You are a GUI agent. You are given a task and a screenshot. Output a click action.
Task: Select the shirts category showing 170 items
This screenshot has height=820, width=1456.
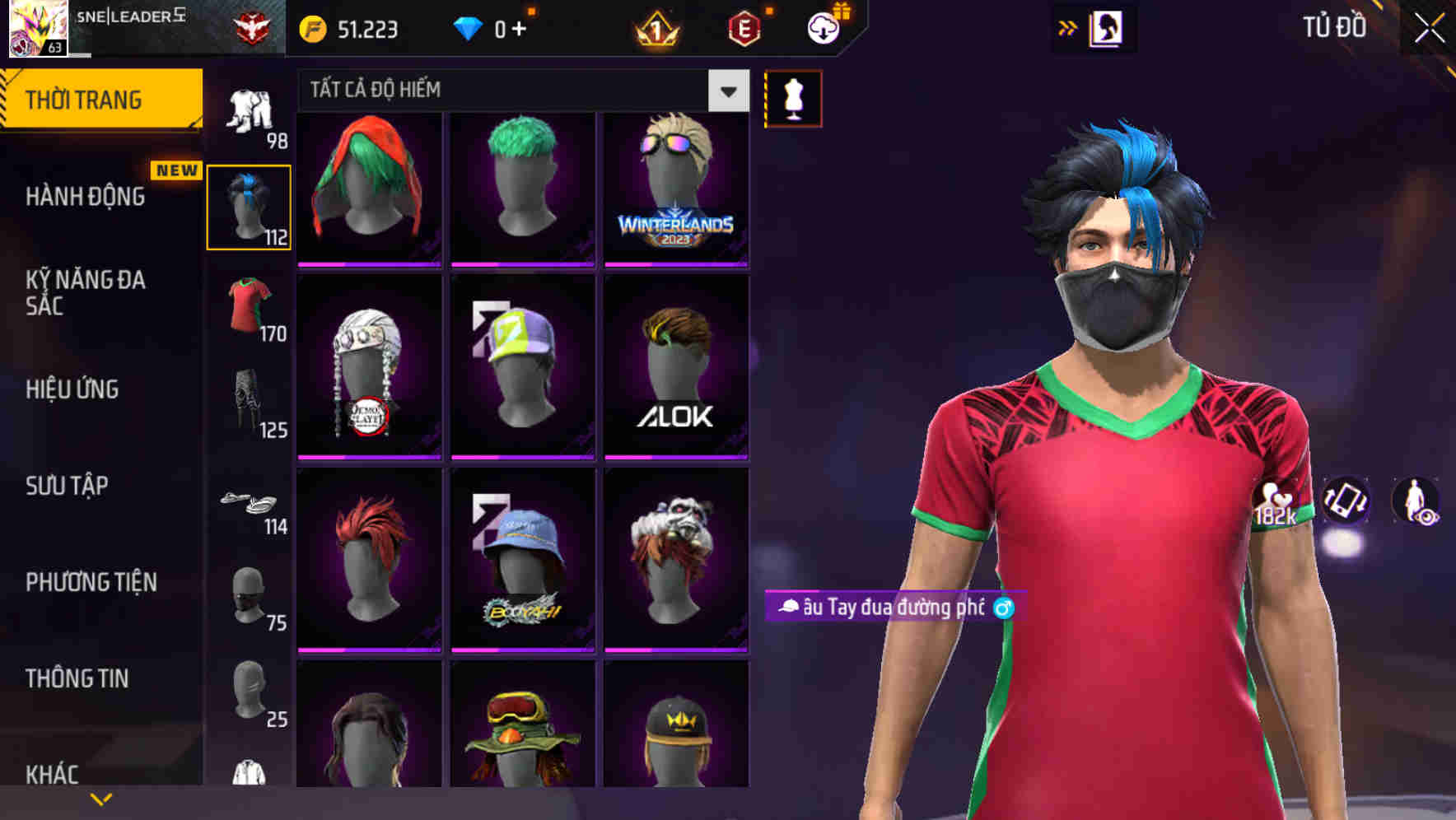pos(249,309)
